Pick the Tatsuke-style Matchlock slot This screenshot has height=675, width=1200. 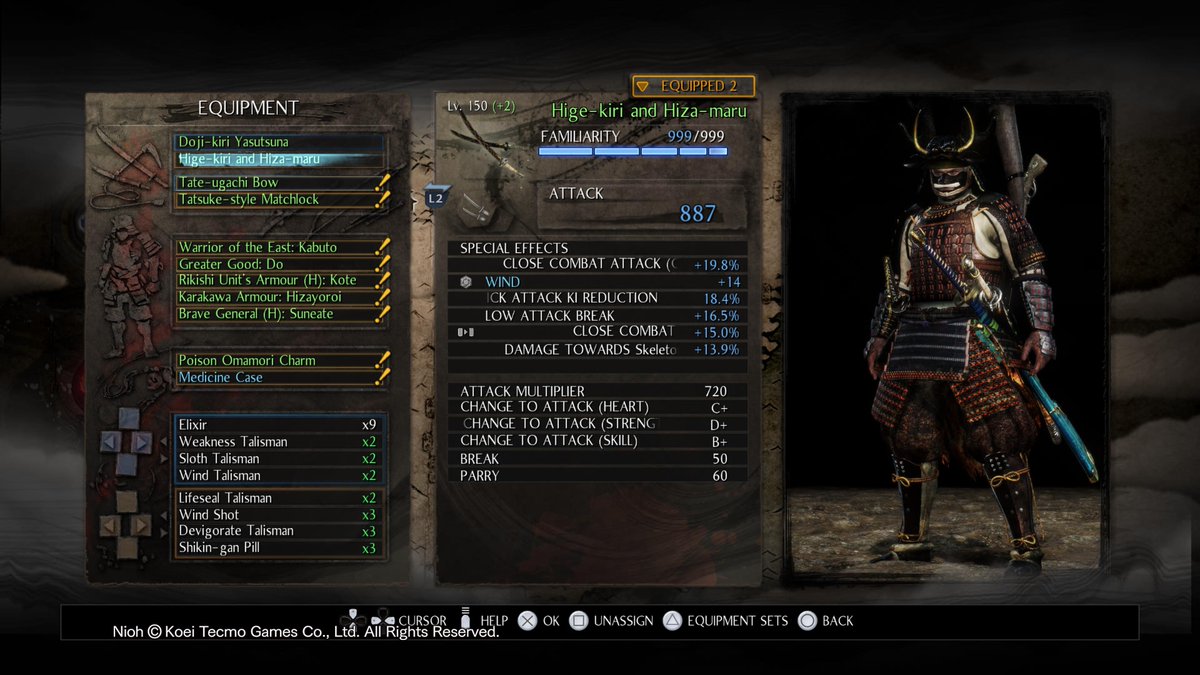coord(279,200)
